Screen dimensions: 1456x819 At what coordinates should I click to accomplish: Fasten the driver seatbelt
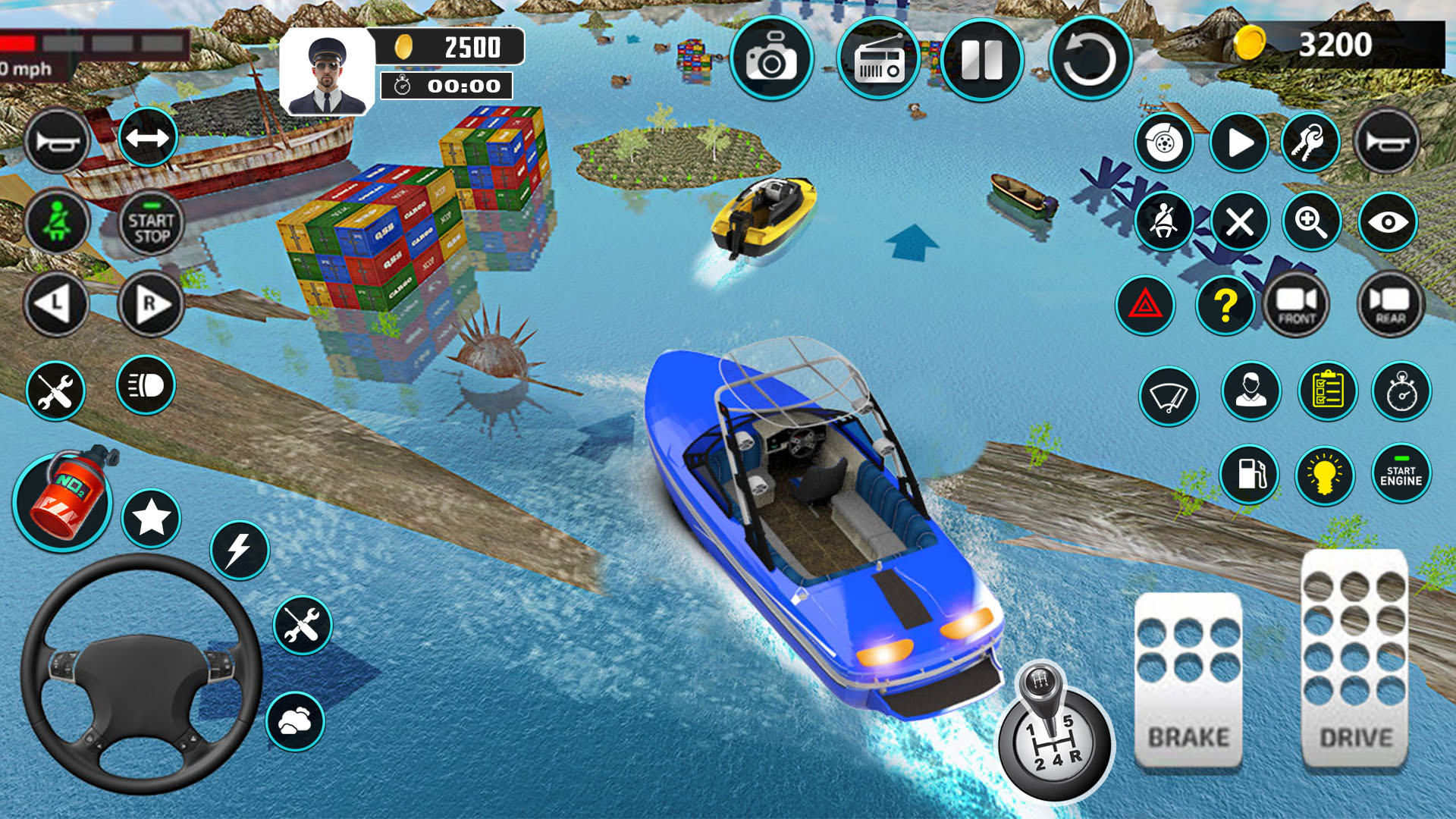click(1166, 221)
